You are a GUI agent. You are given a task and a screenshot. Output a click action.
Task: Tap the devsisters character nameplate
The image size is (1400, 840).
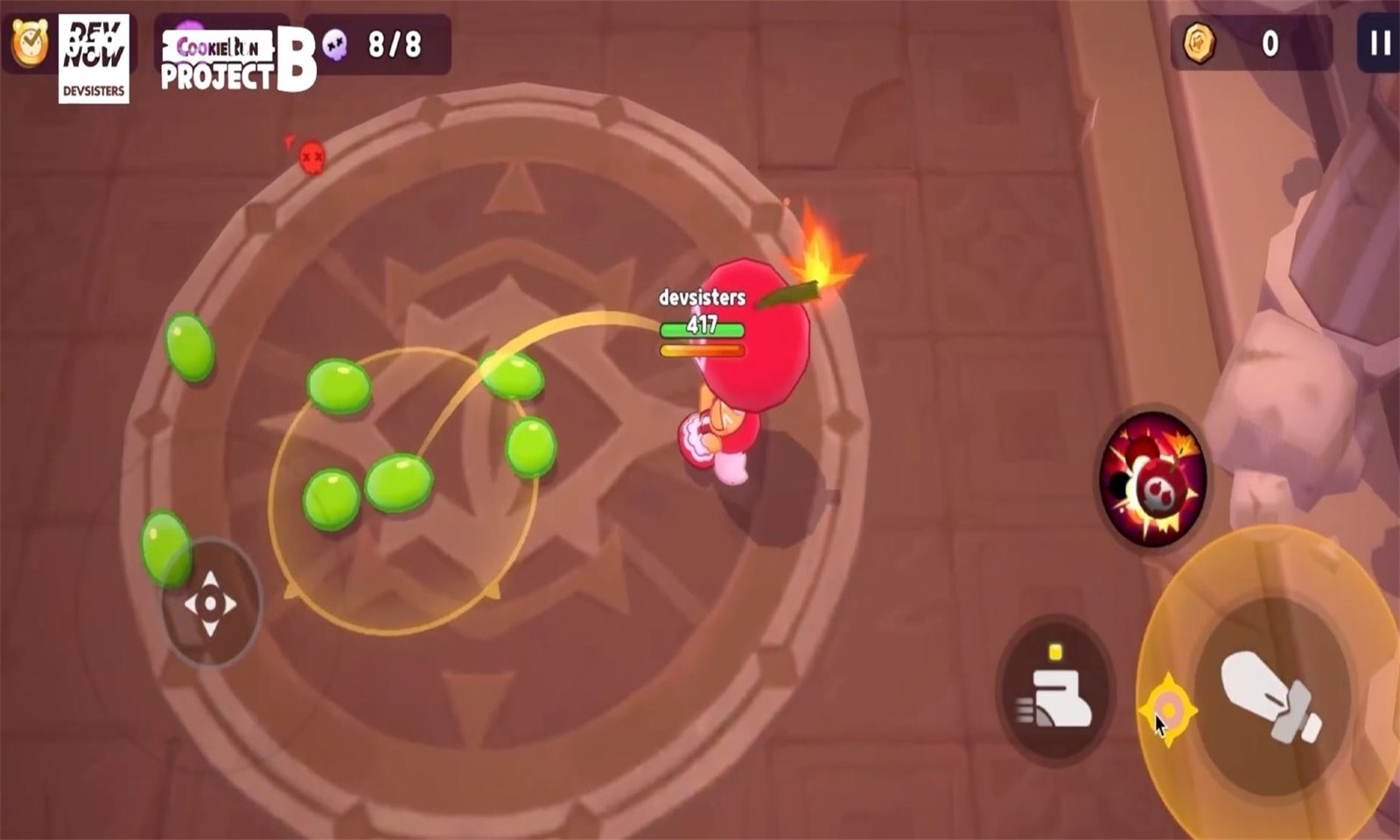pos(703,297)
